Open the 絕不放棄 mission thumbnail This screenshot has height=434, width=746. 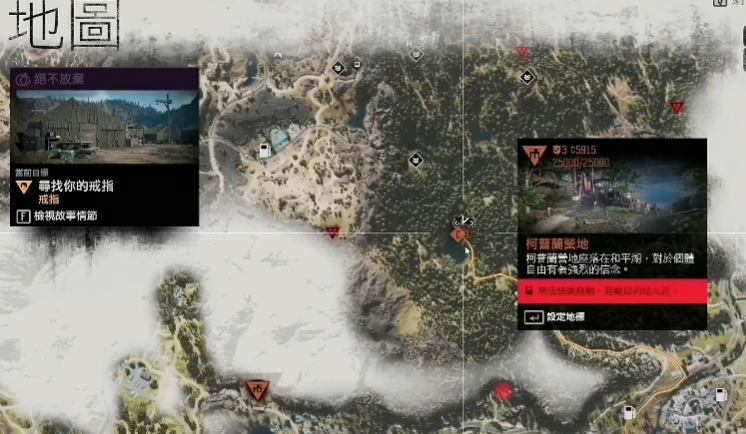click(104, 126)
